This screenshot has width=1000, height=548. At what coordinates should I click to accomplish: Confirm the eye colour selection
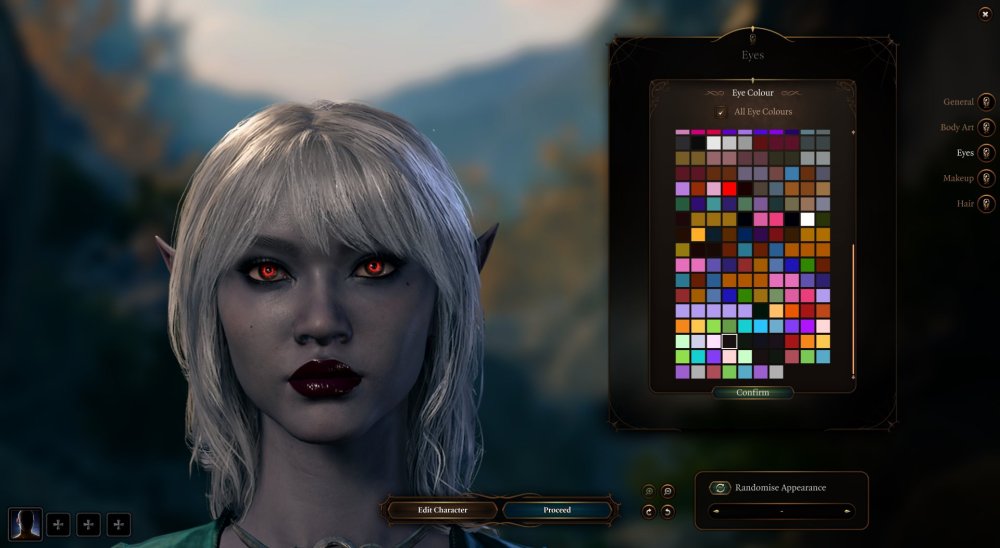[x=752, y=393]
